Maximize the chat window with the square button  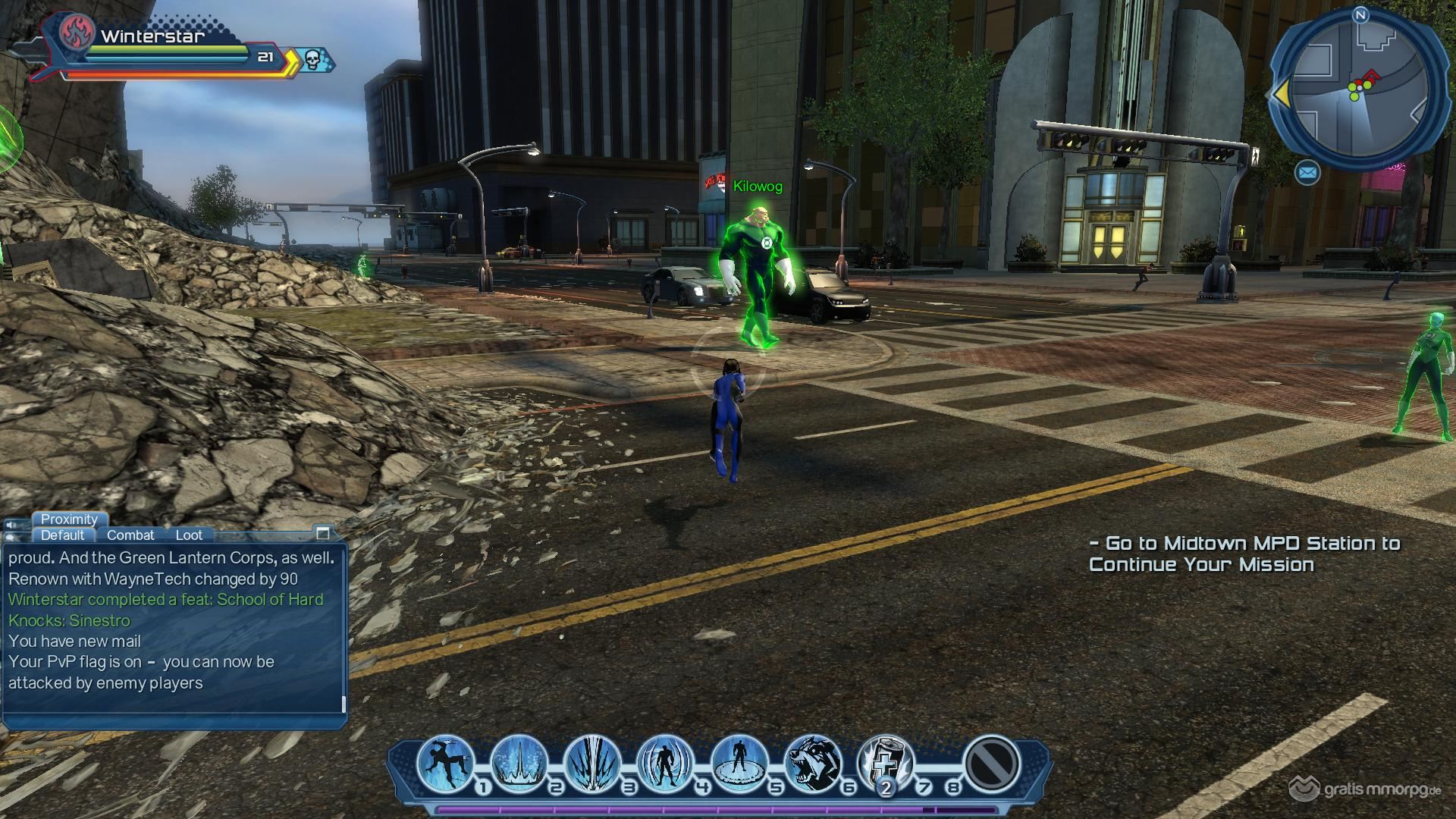coord(323,532)
